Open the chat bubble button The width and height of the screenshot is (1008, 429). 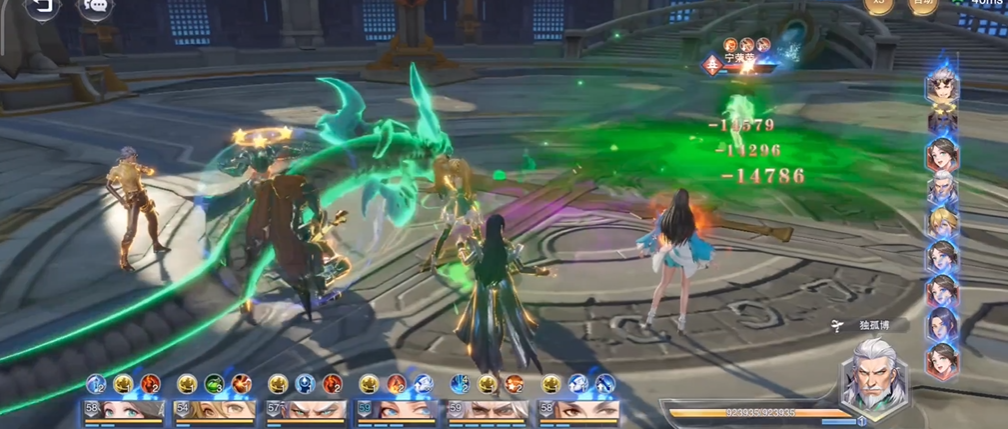click(96, 7)
